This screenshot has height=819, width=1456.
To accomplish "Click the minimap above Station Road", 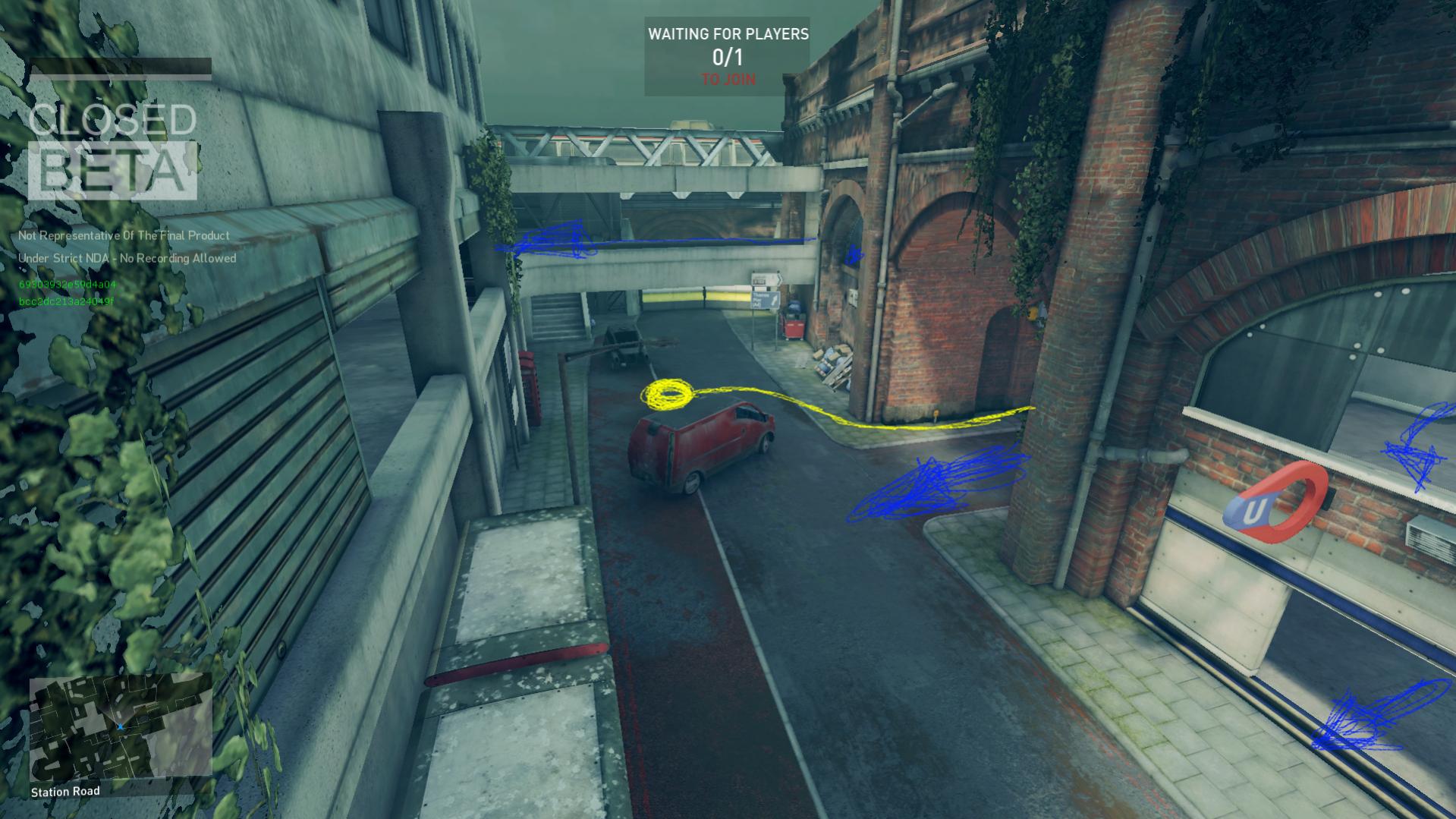I will click(x=120, y=728).
